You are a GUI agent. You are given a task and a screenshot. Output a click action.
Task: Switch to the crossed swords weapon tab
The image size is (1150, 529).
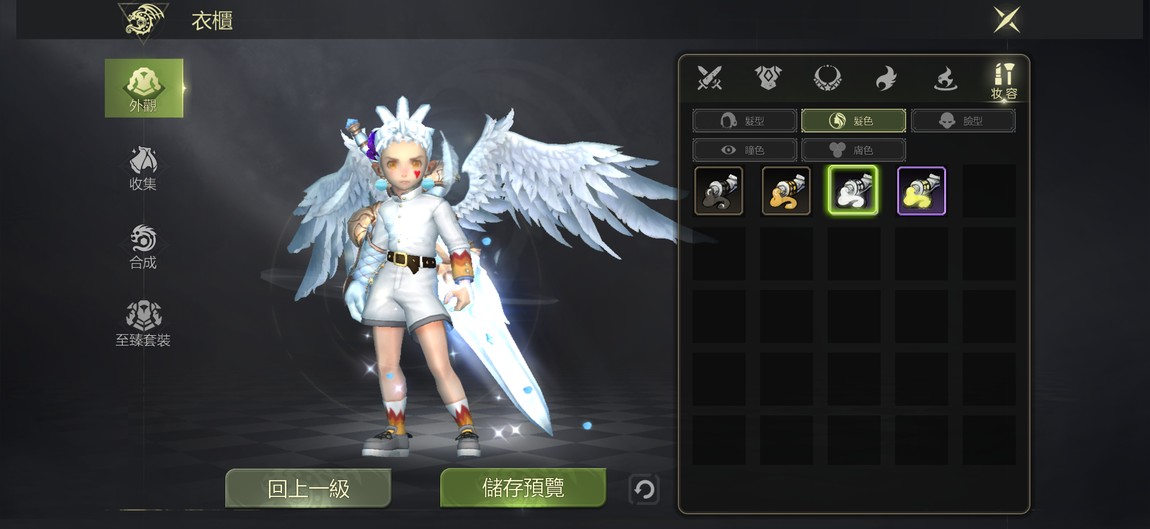[x=710, y=77]
